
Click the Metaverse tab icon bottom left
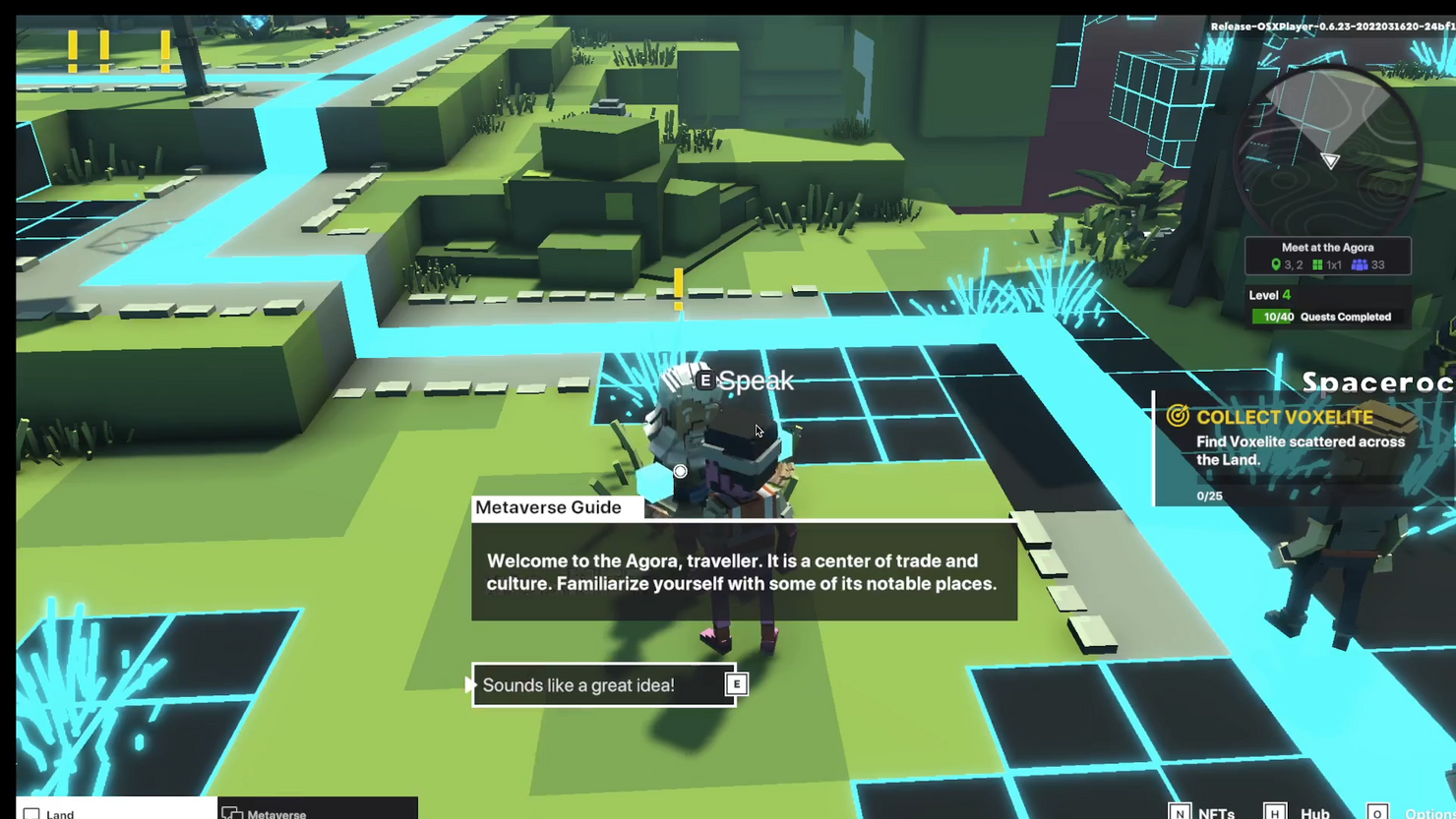point(233,813)
